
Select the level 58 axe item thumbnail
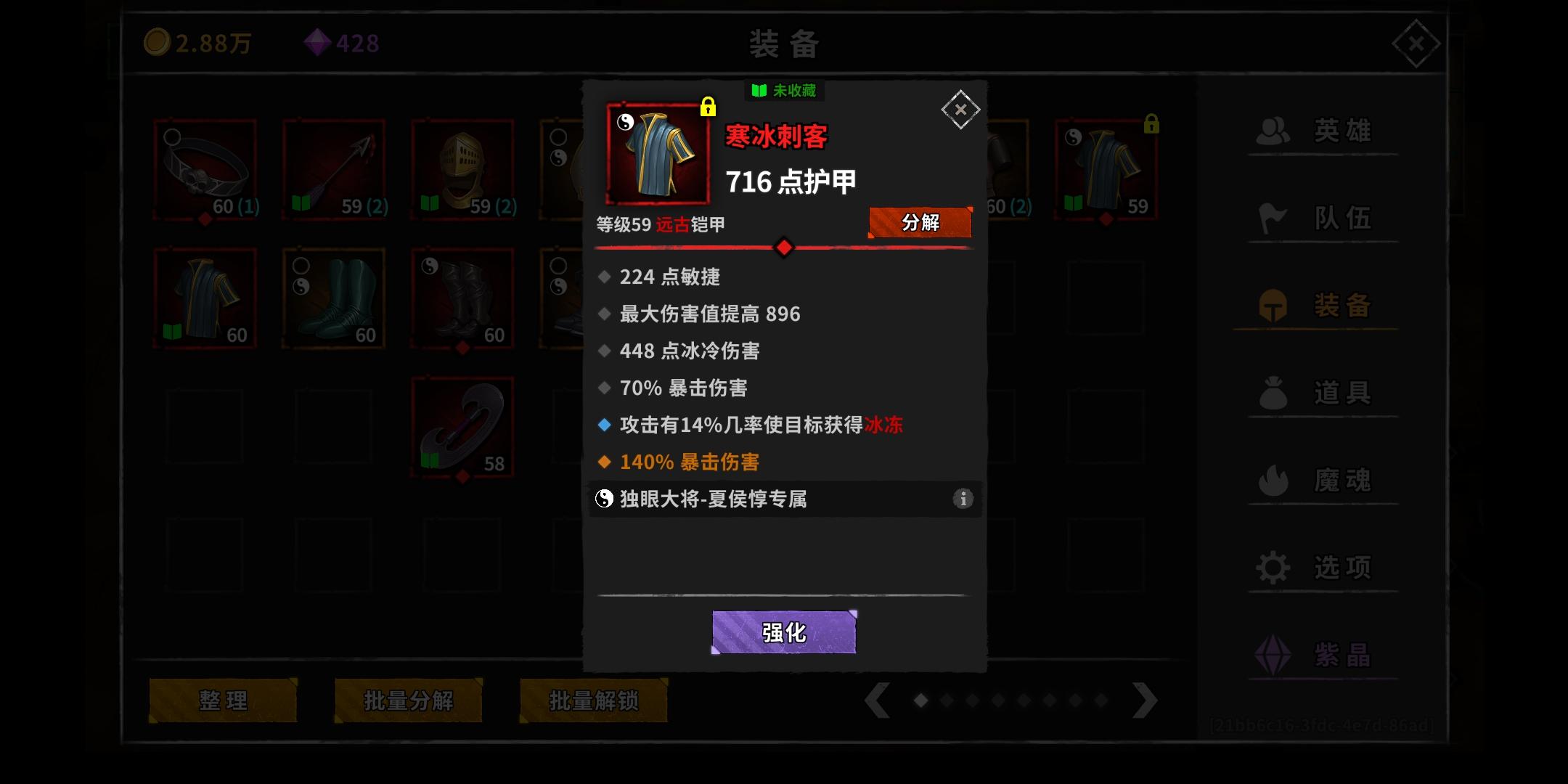coord(462,427)
